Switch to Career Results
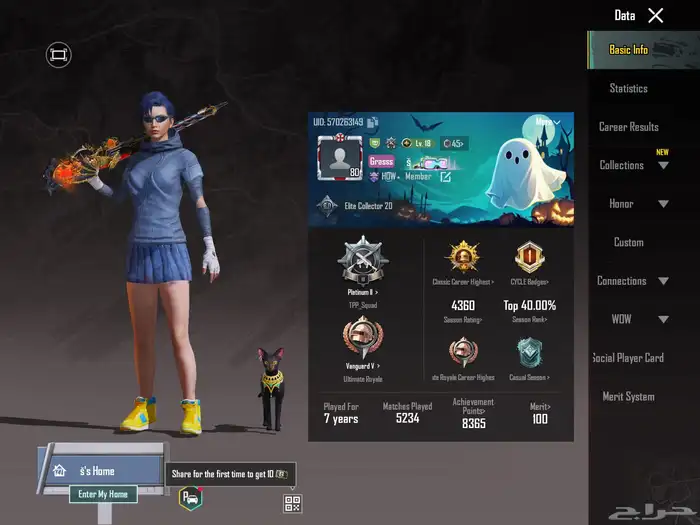The width and height of the screenshot is (700, 525). 628,127
